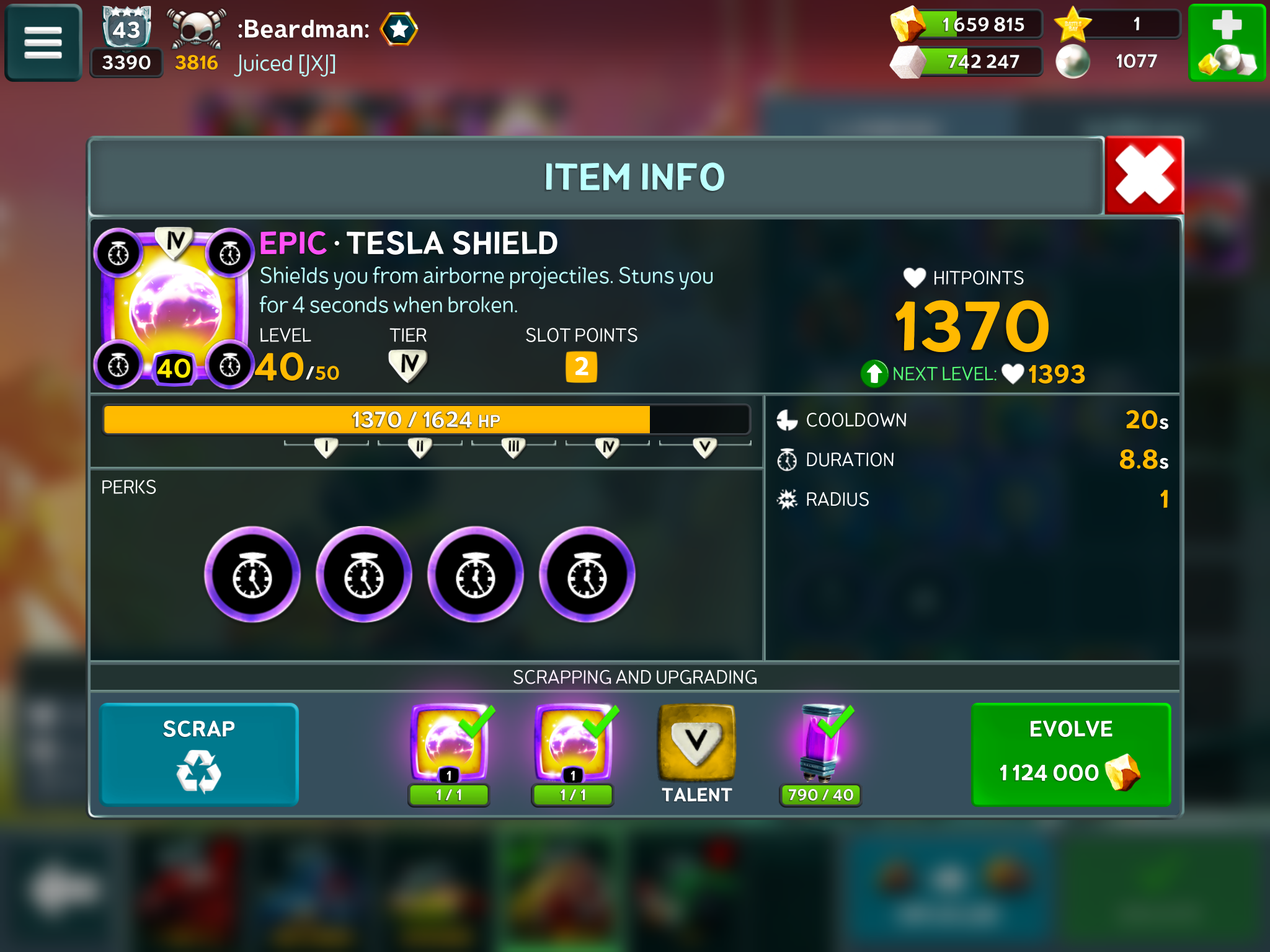1270x952 pixels.
Task: Tap the battle star counter
Action: (x=1117, y=25)
